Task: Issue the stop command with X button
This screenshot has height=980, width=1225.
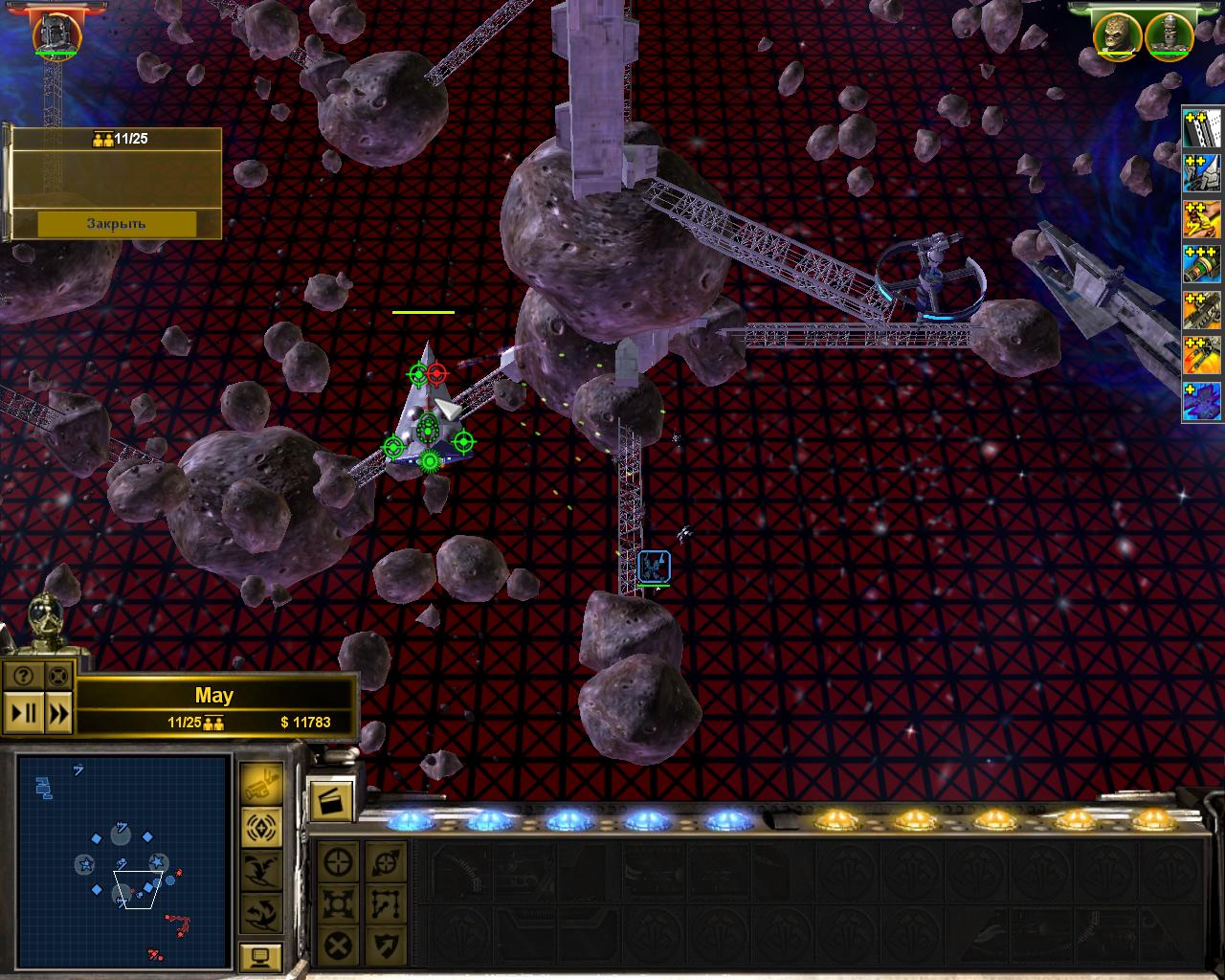Action: (x=338, y=946)
